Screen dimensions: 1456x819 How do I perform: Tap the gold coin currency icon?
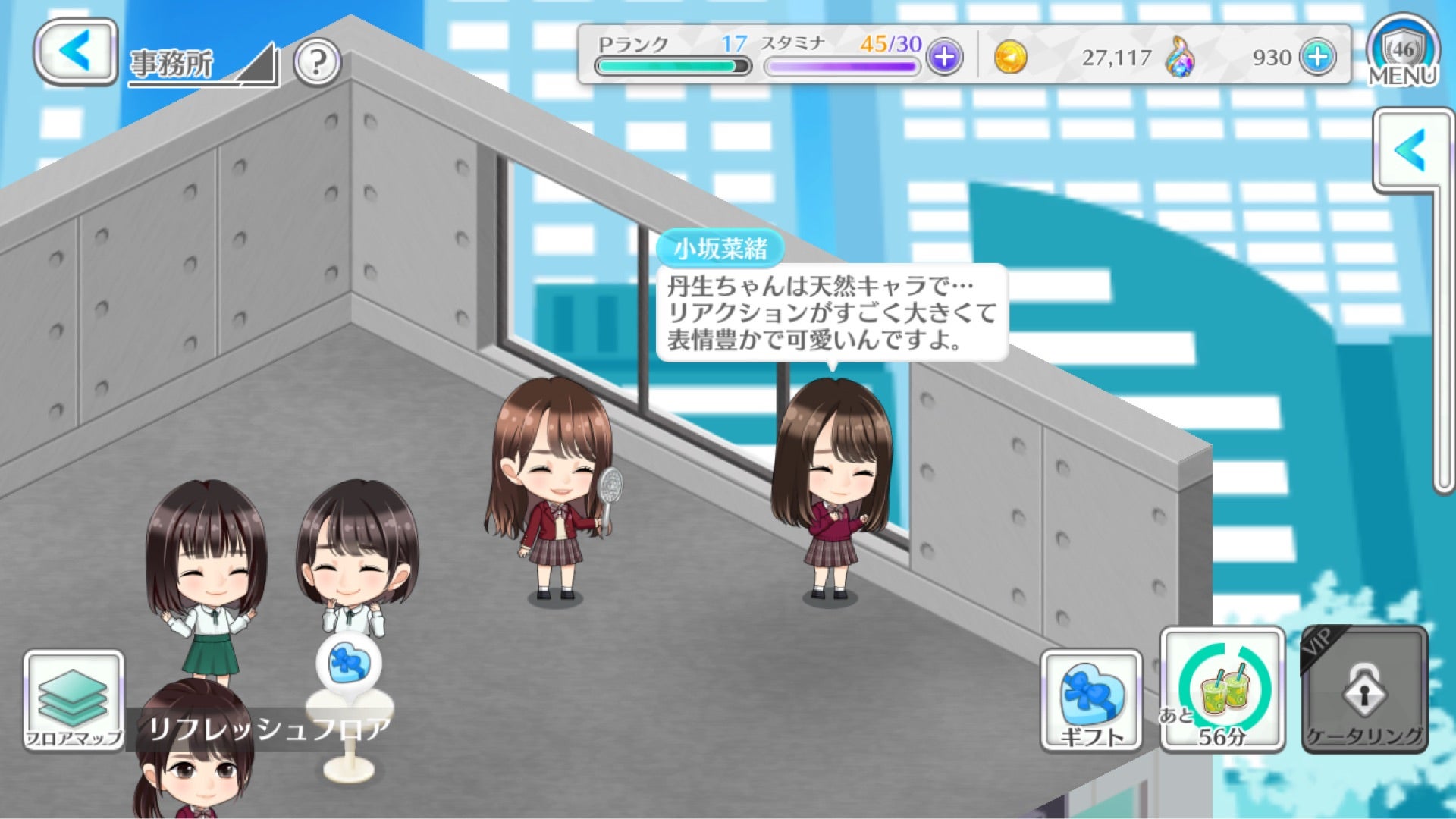1012,56
